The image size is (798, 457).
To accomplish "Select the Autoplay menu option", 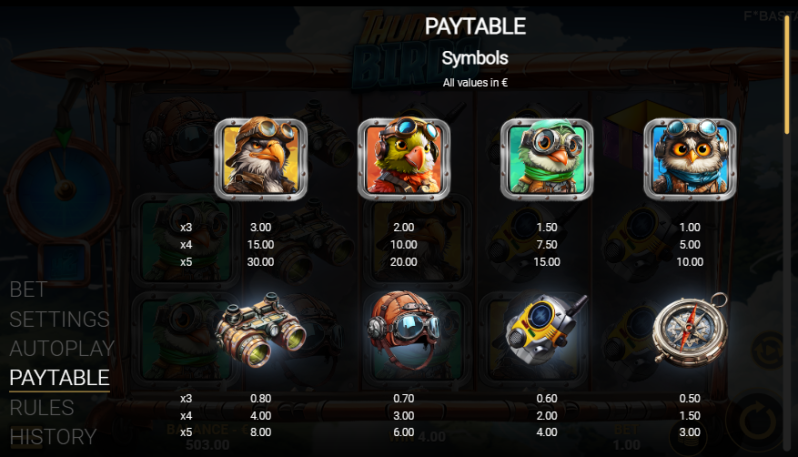I will pyautogui.click(x=62, y=349).
